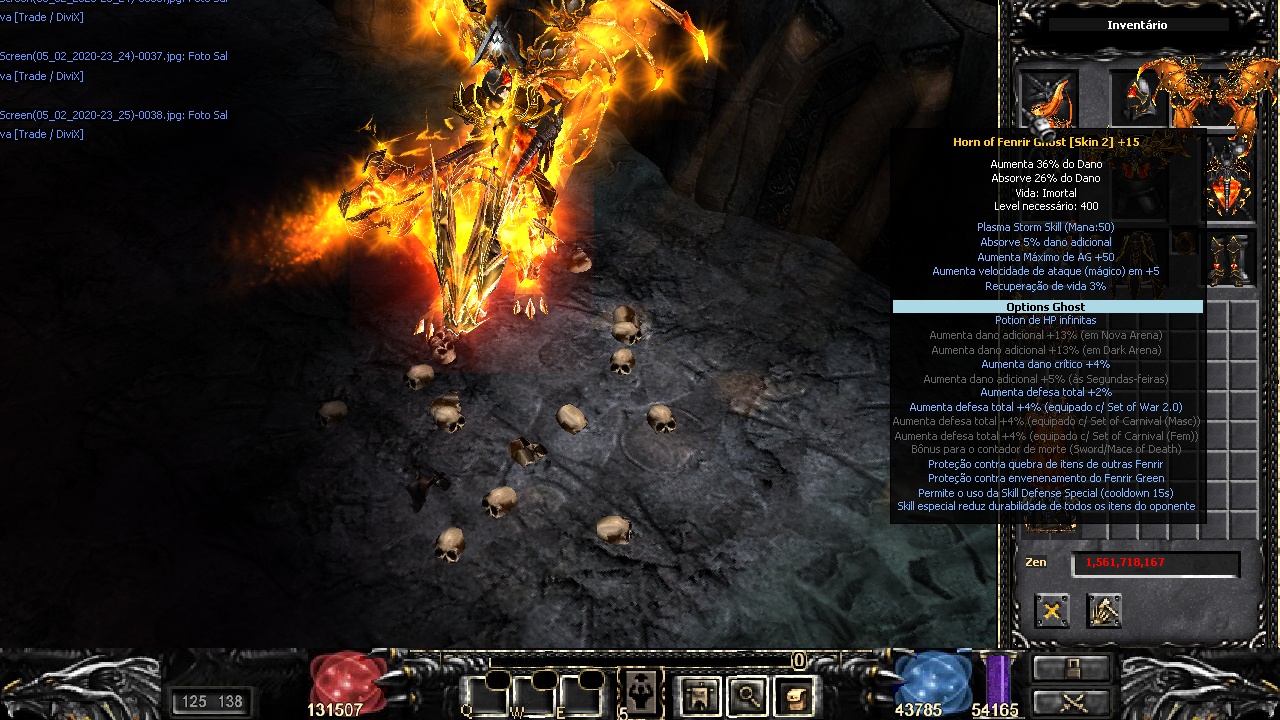Click the crossed swords button
The width and height of the screenshot is (1280, 720).
[1072, 702]
